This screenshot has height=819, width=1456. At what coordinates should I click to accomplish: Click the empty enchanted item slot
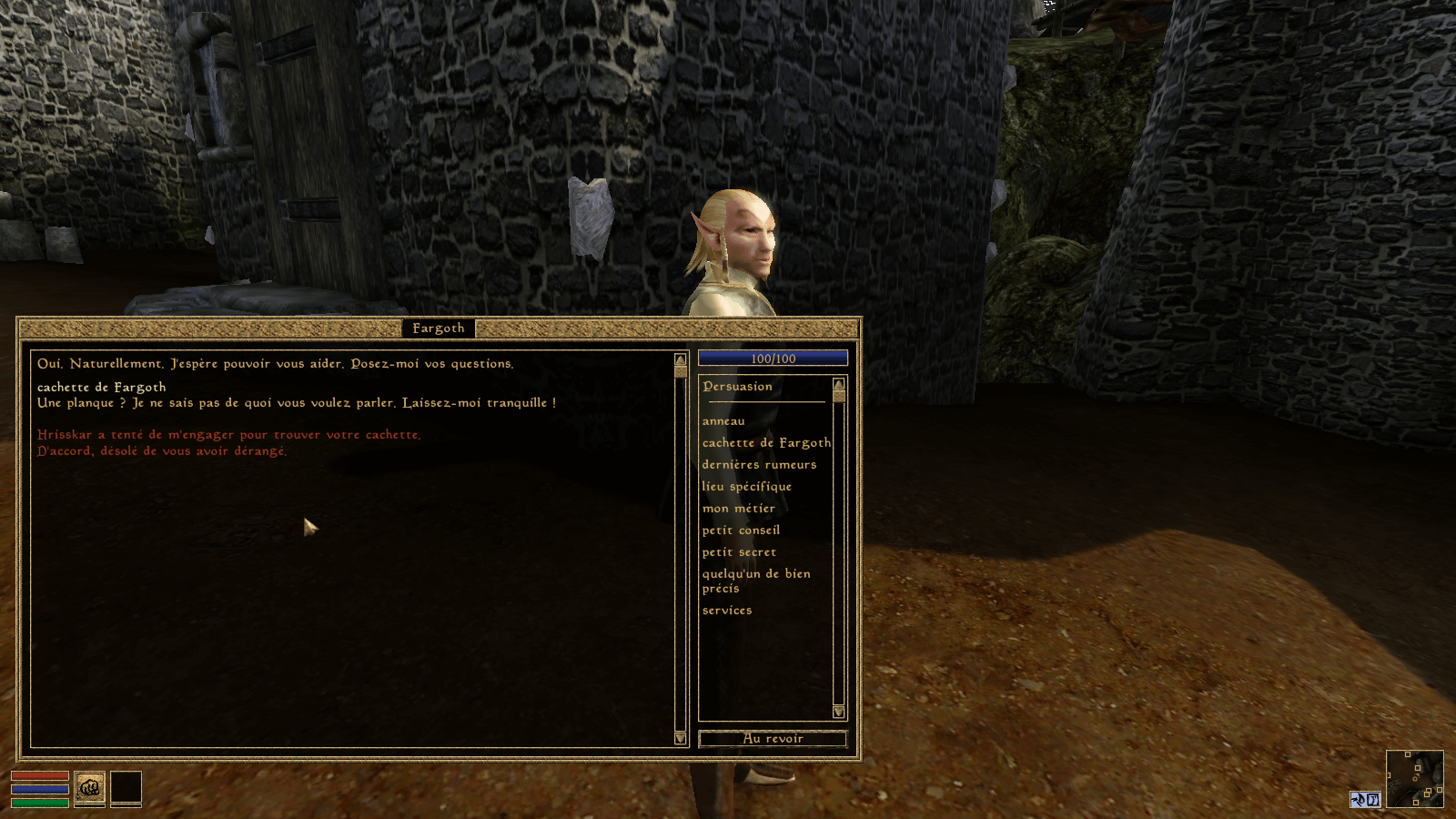(126, 788)
